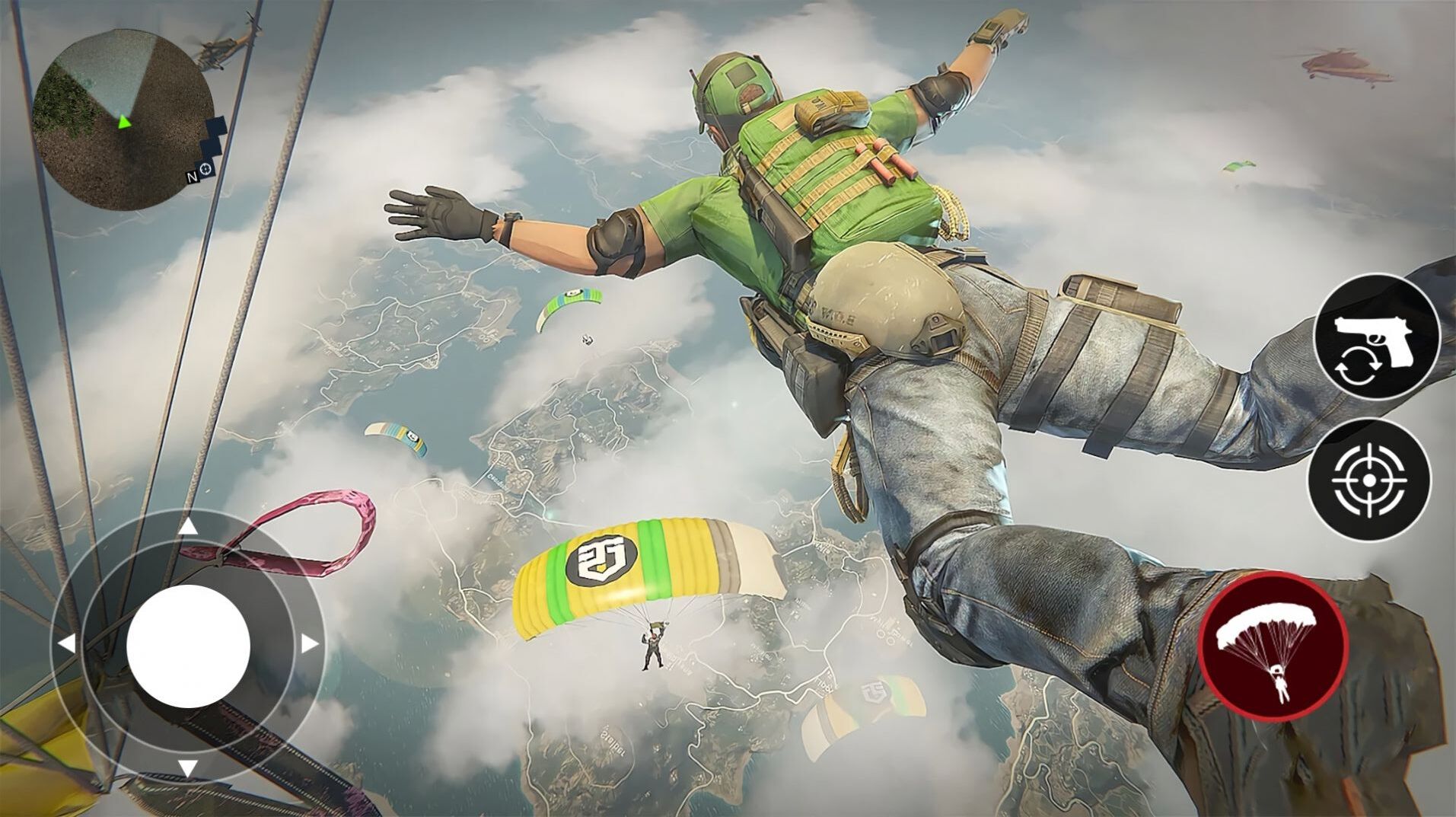Tap the weapon switch pistol button
This screenshot has width=1456, height=817.
tap(1377, 337)
